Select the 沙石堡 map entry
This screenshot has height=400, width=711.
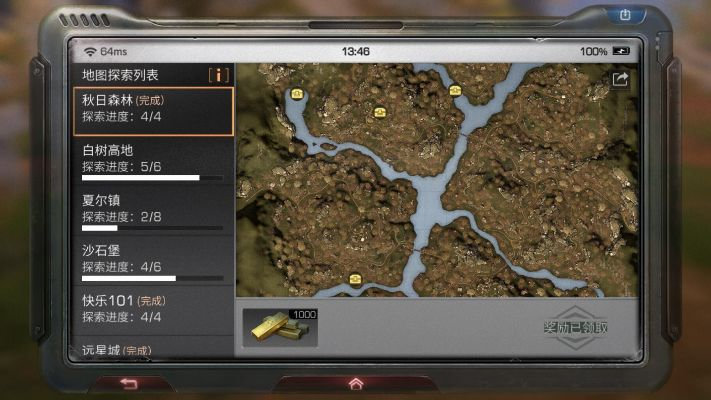pos(153,260)
